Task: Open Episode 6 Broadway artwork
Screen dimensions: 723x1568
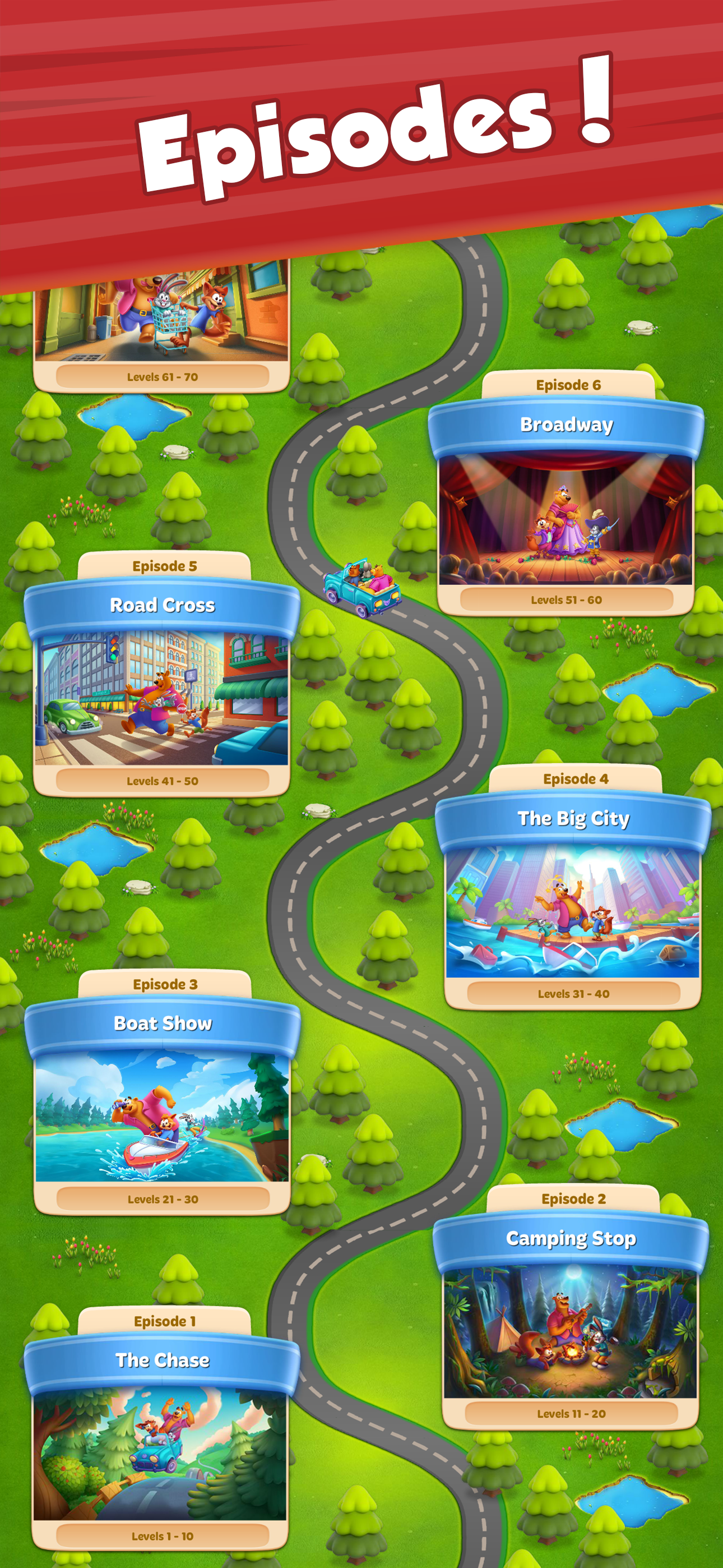Action: pos(568,520)
